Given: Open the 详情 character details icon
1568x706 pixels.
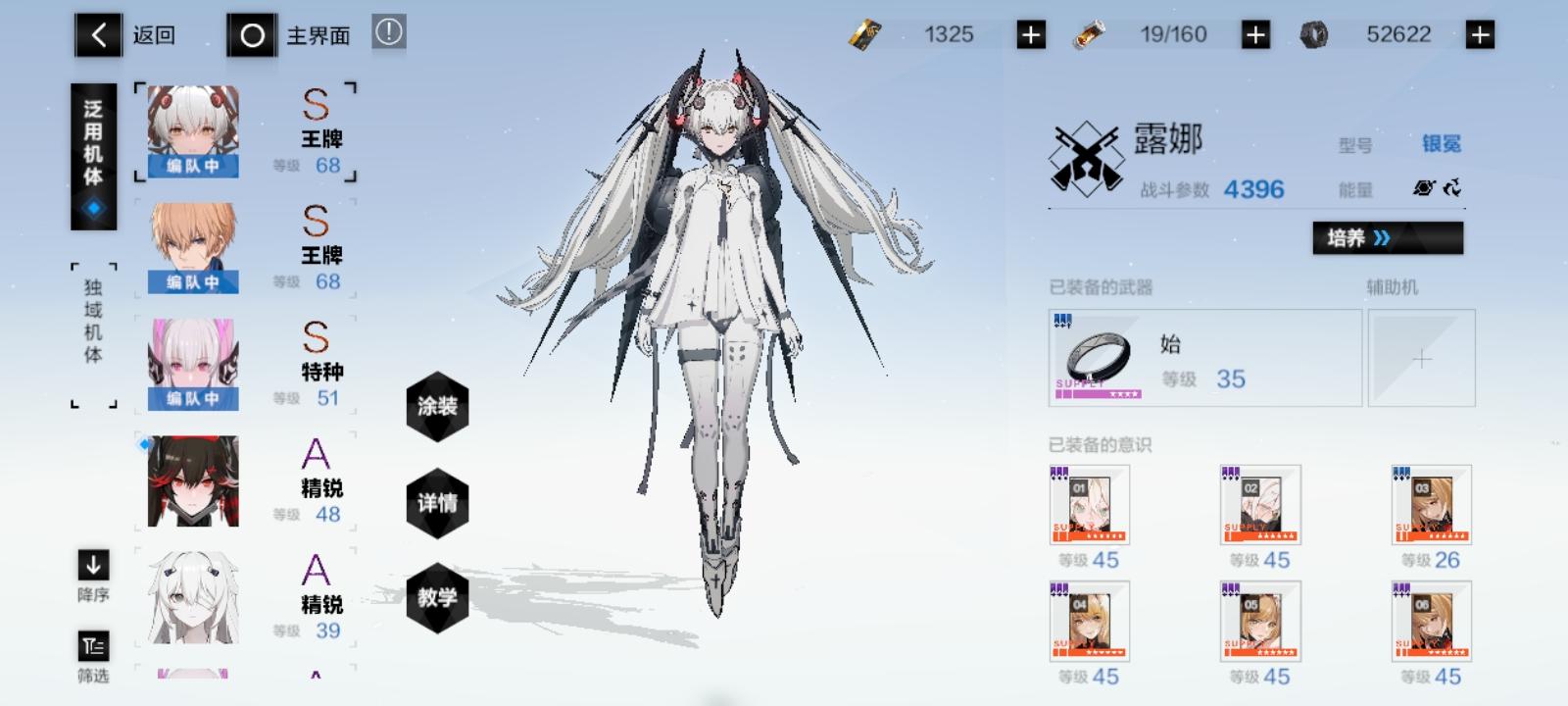Looking at the screenshot, I should (x=438, y=503).
